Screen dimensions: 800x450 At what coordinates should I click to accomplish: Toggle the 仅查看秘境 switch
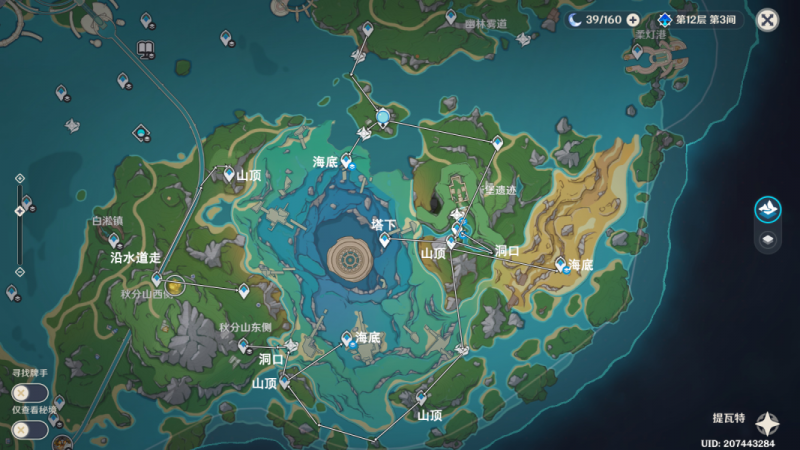[23, 429]
